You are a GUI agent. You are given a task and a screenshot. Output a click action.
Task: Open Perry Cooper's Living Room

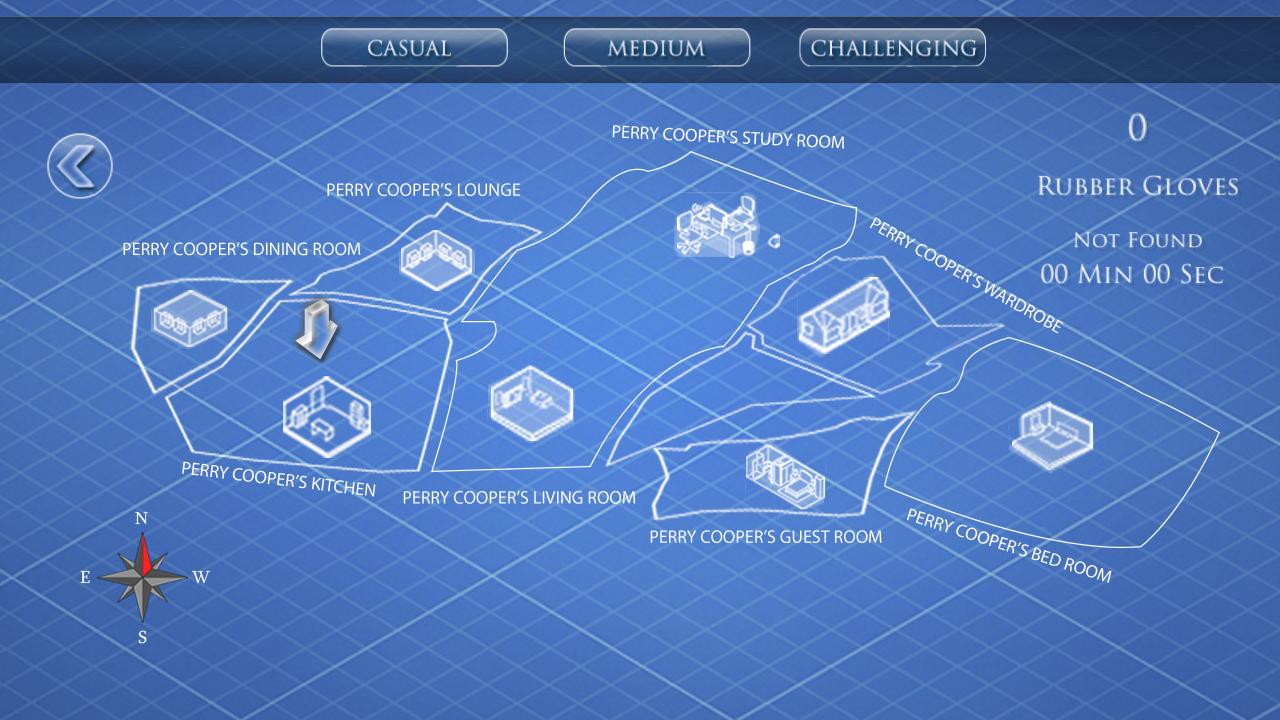(x=531, y=403)
